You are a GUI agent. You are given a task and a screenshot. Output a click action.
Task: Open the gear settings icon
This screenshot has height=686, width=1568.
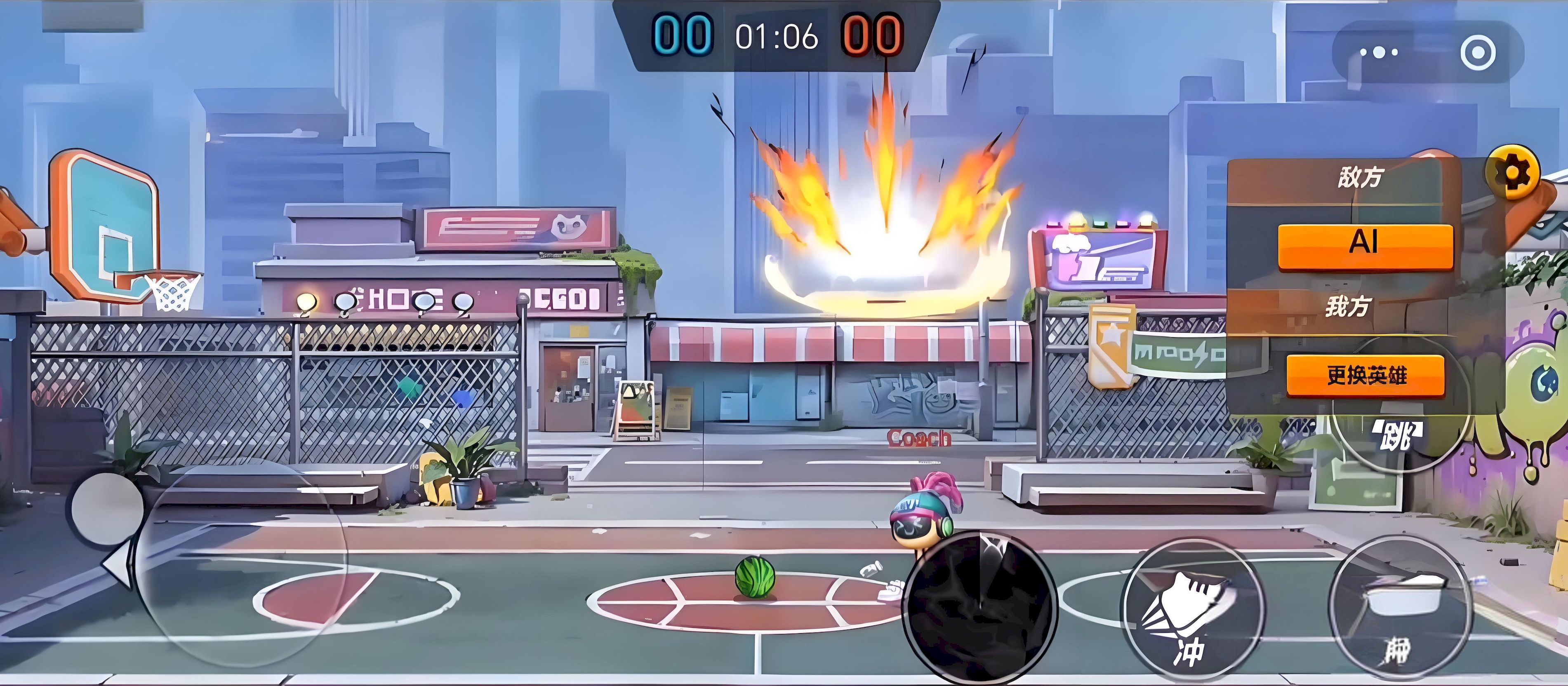pos(1513,173)
